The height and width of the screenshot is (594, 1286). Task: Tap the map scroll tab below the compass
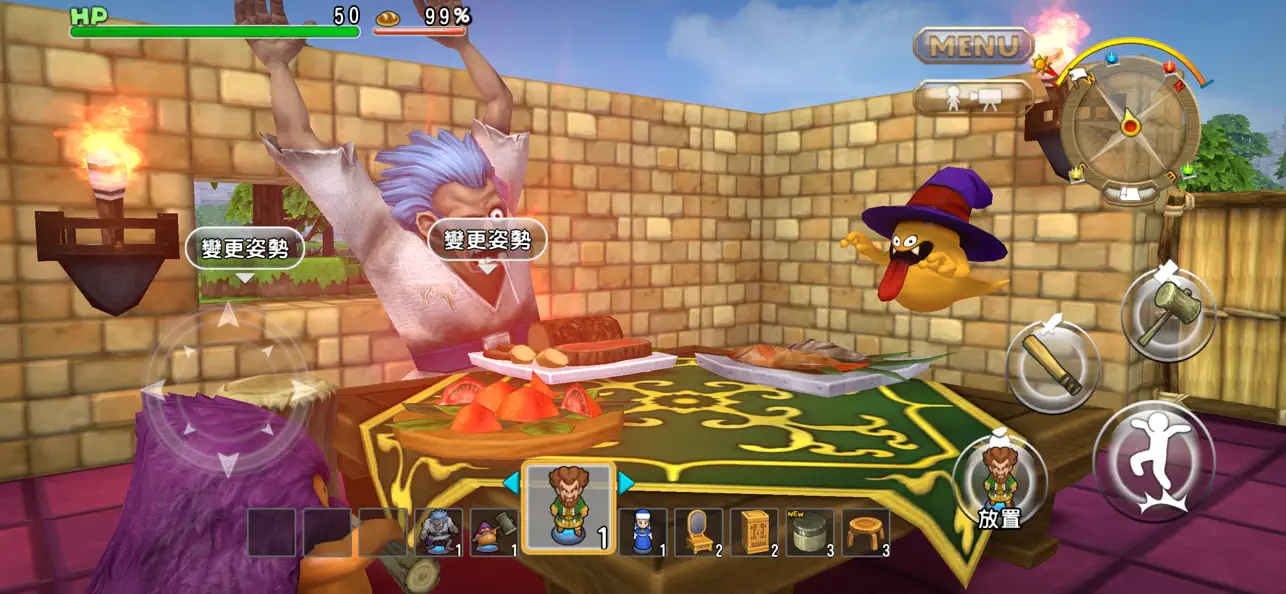1129,194
